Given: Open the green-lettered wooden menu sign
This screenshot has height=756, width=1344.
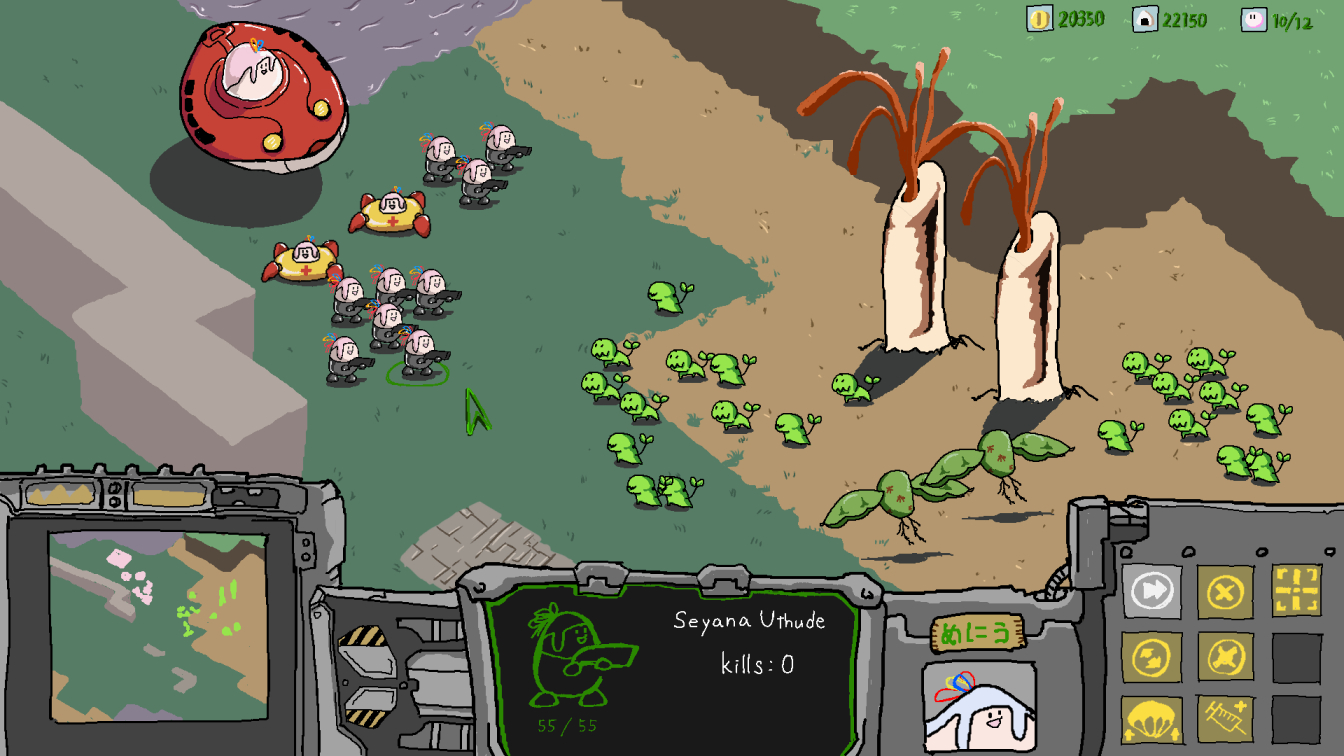Looking at the screenshot, I should click(977, 634).
